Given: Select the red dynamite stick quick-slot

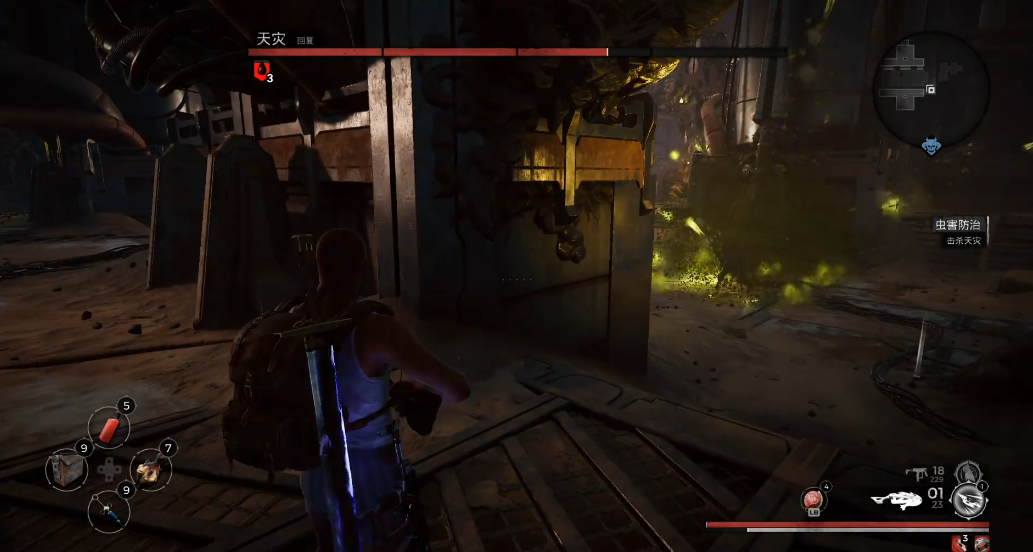Looking at the screenshot, I should click(x=109, y=428).
